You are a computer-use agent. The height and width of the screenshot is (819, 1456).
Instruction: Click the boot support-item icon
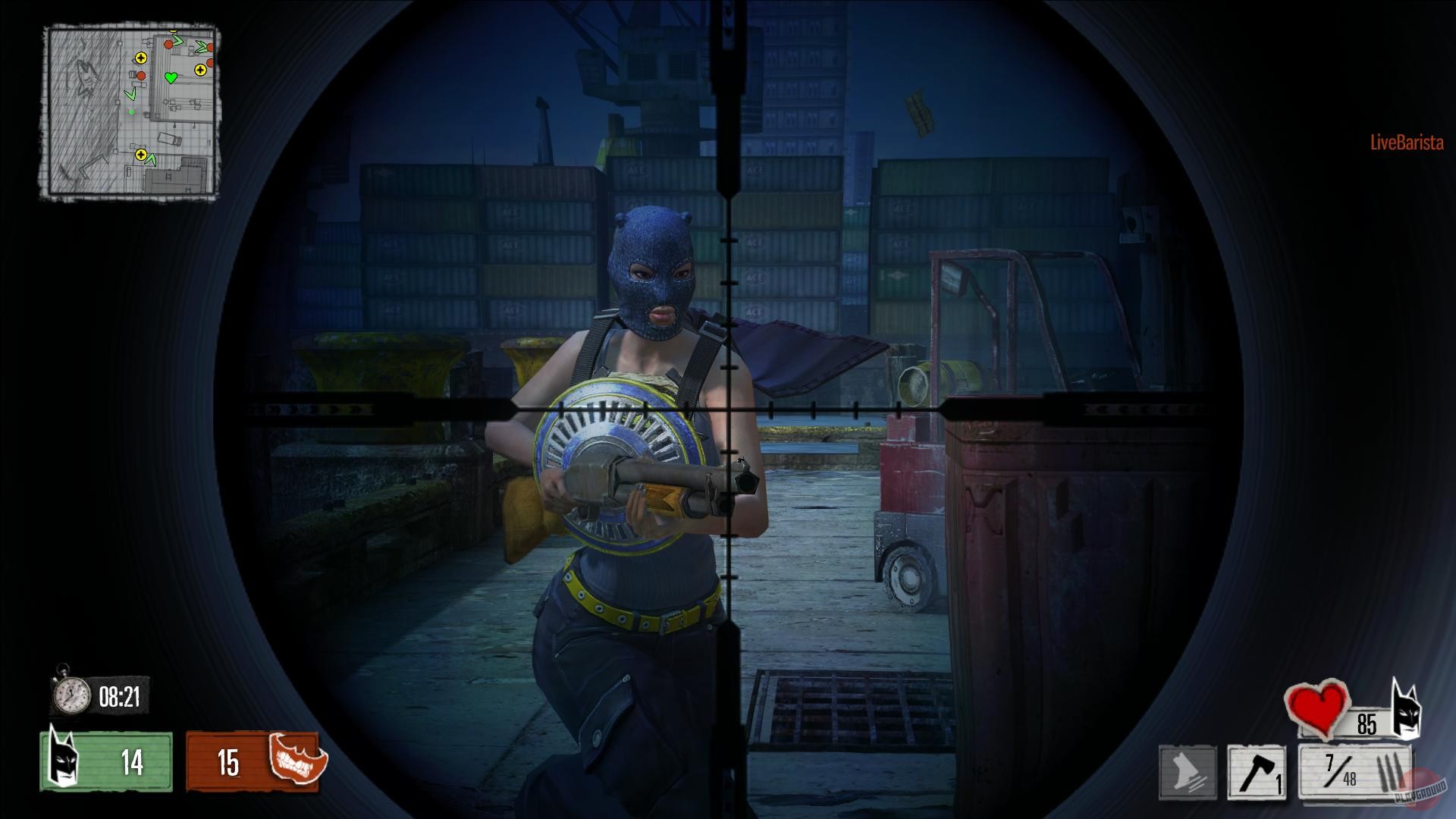click(x=1188, y=771)
